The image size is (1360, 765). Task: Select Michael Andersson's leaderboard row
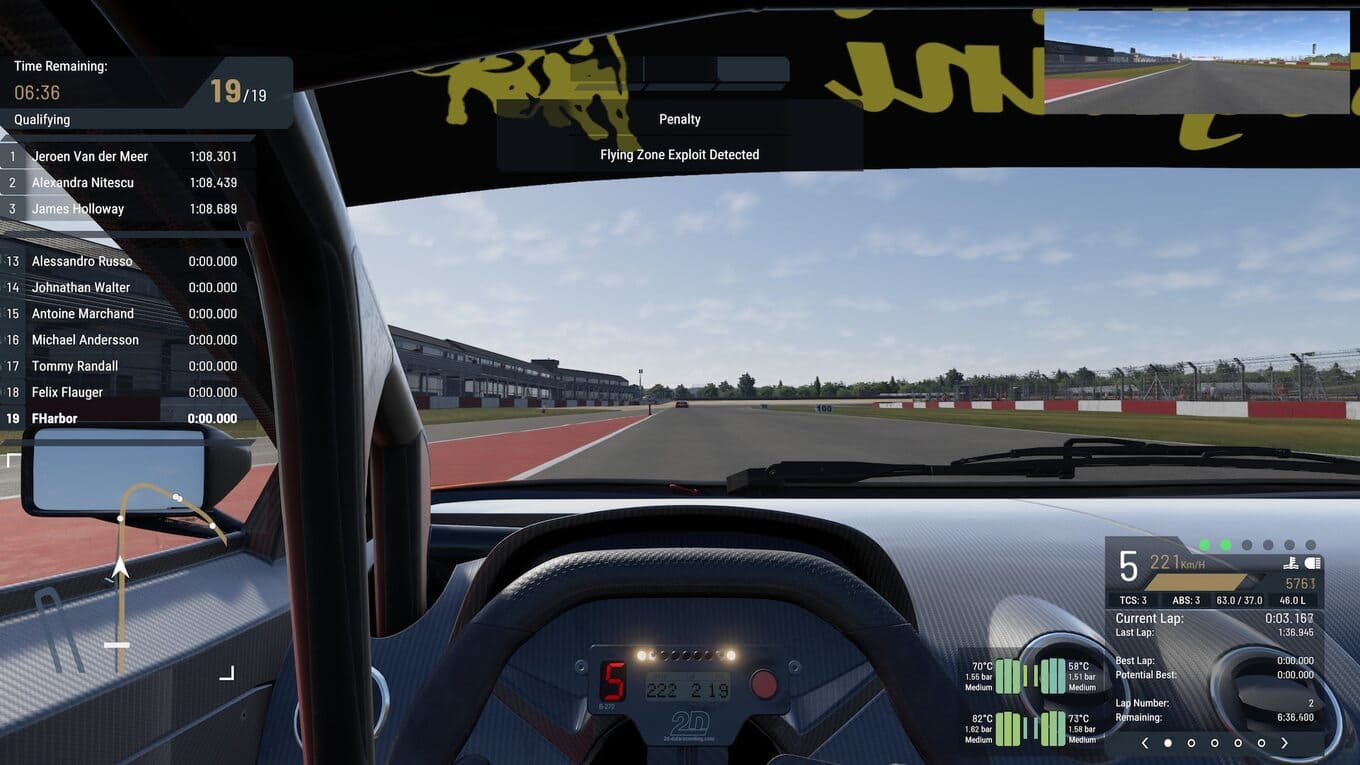click(x=125, y=340)
